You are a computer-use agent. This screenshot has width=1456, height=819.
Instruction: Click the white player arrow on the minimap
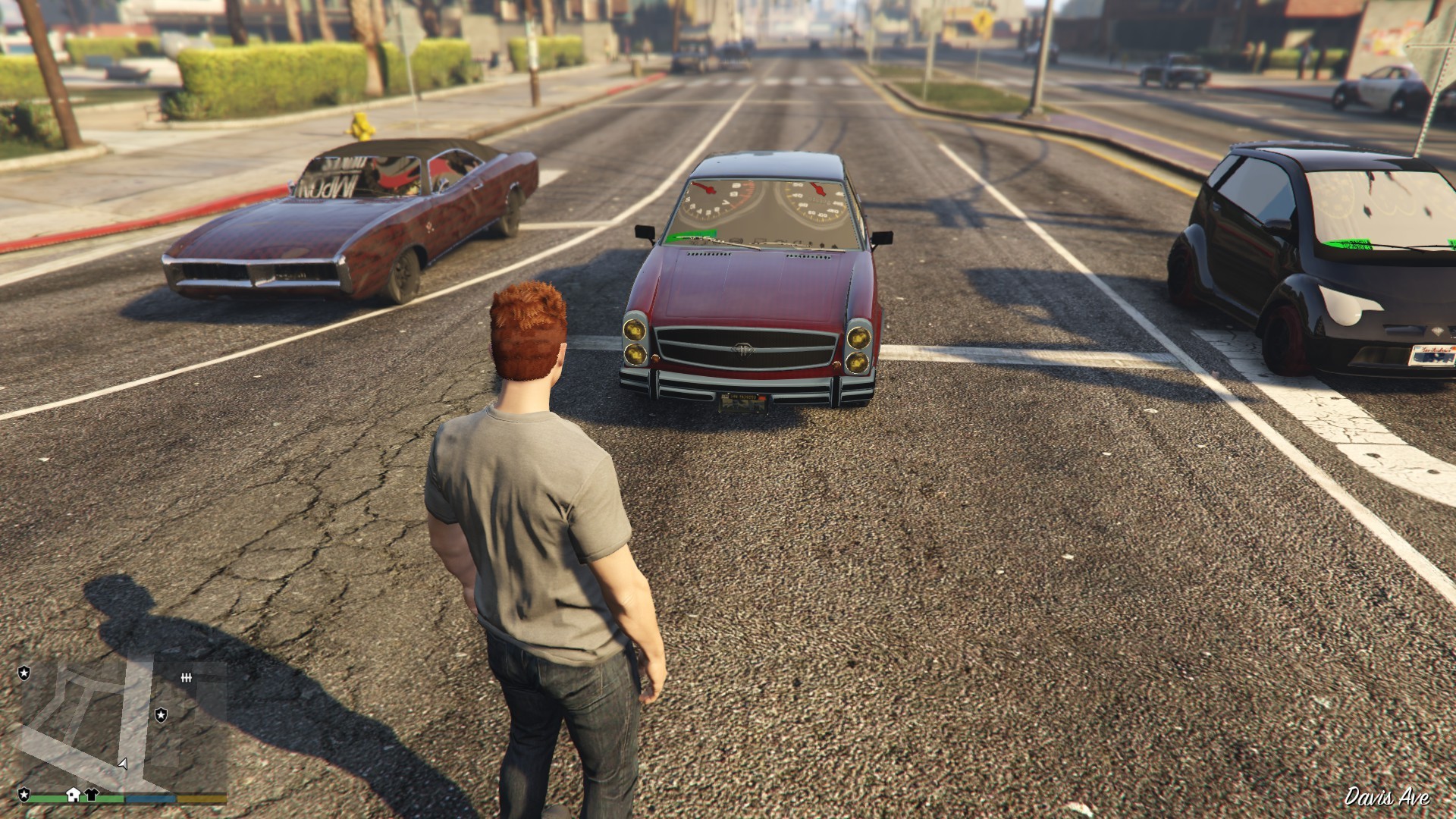coord(123,763)
